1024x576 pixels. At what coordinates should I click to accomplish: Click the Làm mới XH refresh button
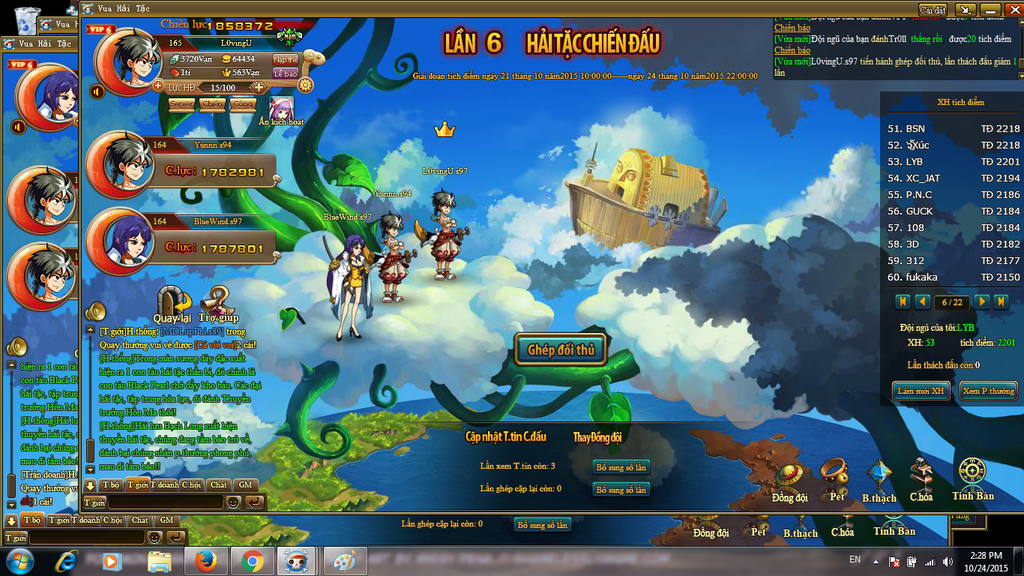[x=921, y=391]
